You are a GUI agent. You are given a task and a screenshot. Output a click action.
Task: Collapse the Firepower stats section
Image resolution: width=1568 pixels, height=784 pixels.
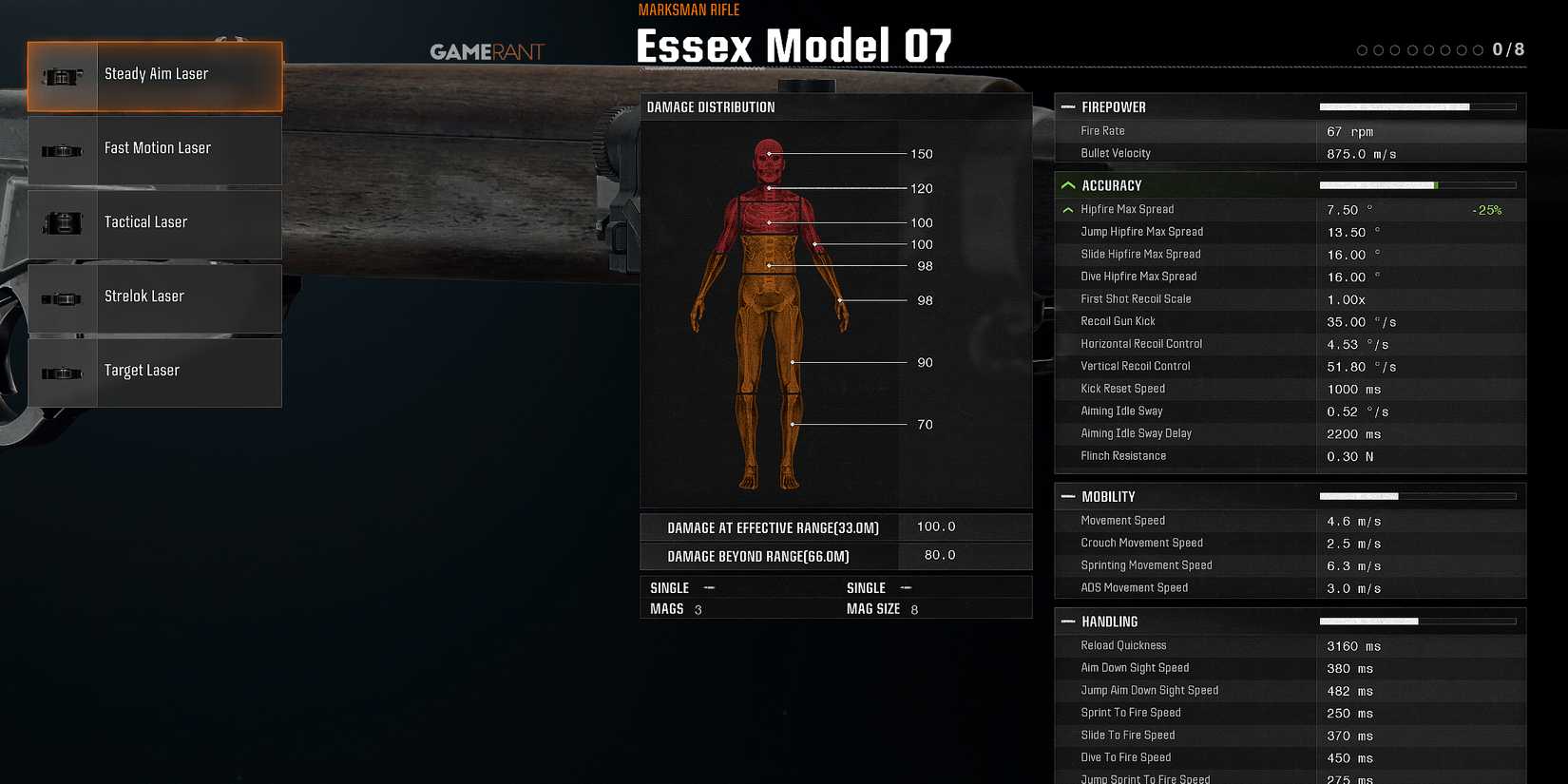(x=1068, y=106)
